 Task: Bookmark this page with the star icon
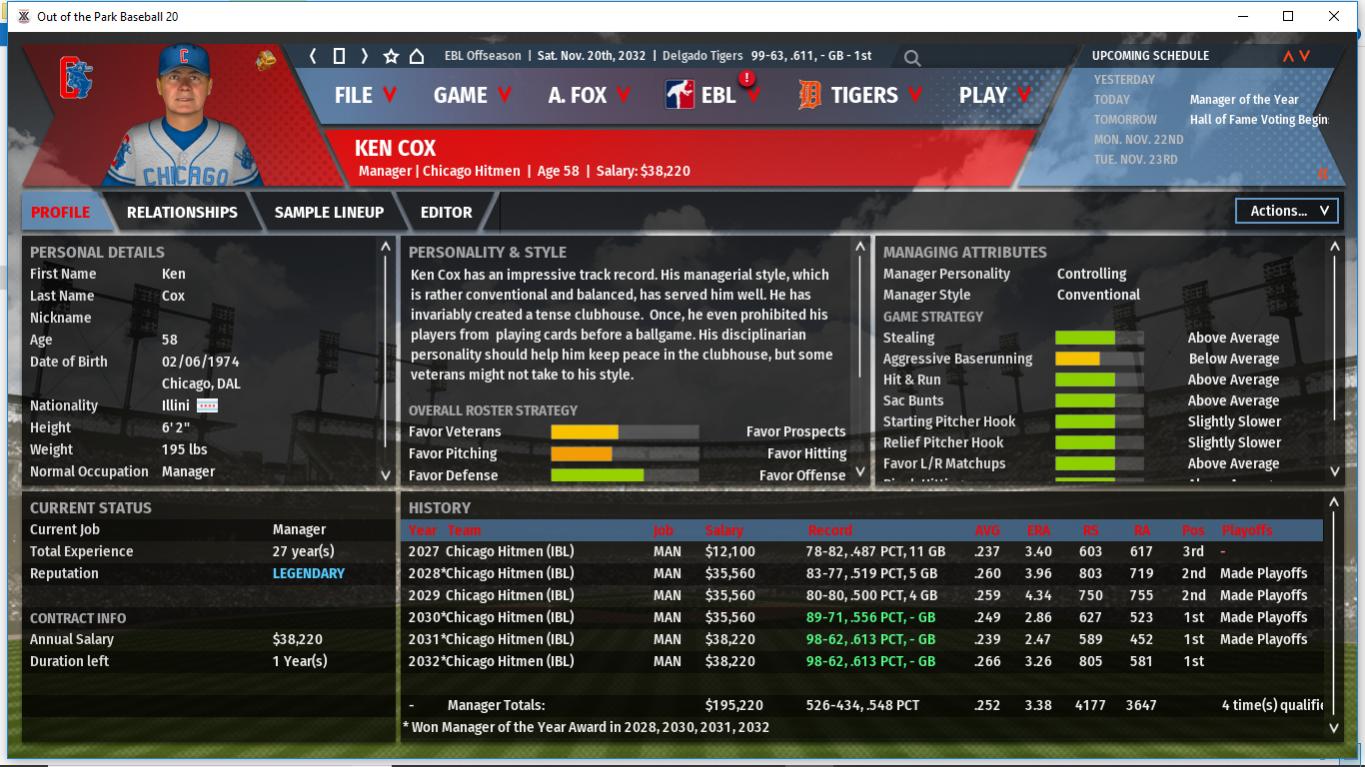pyautogui.click(x=391, y=56)
